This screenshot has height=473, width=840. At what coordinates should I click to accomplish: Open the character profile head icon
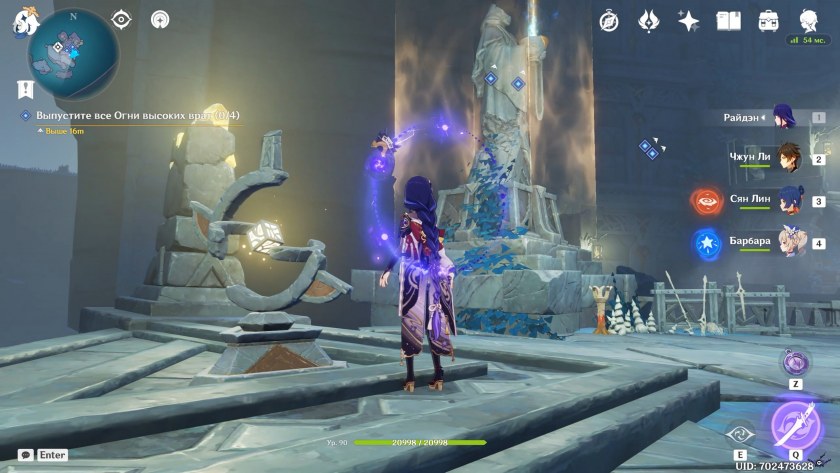tap(808, 20)
